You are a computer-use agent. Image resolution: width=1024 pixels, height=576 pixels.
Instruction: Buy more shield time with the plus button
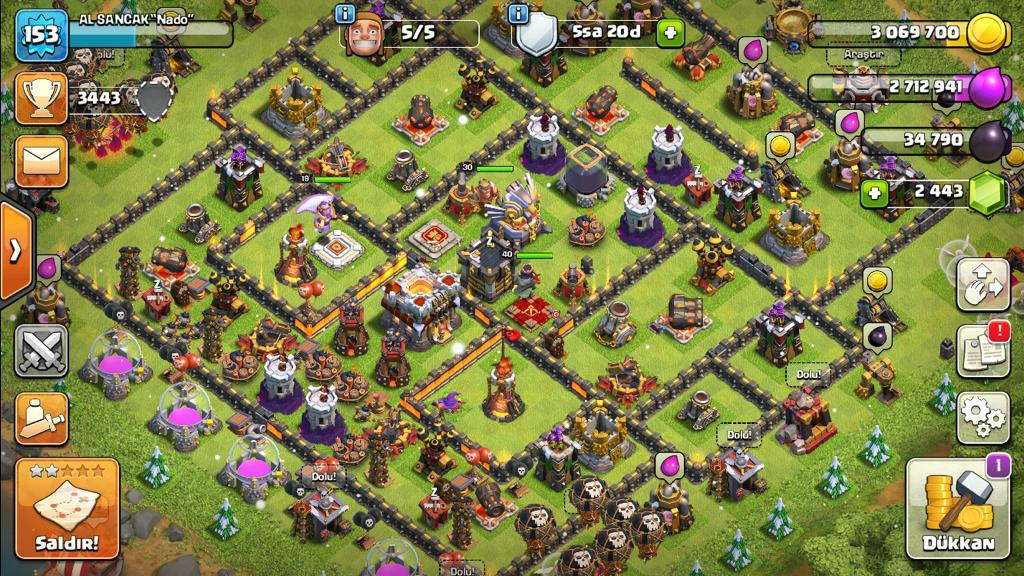pyautogui.click(x=670, y=33)
